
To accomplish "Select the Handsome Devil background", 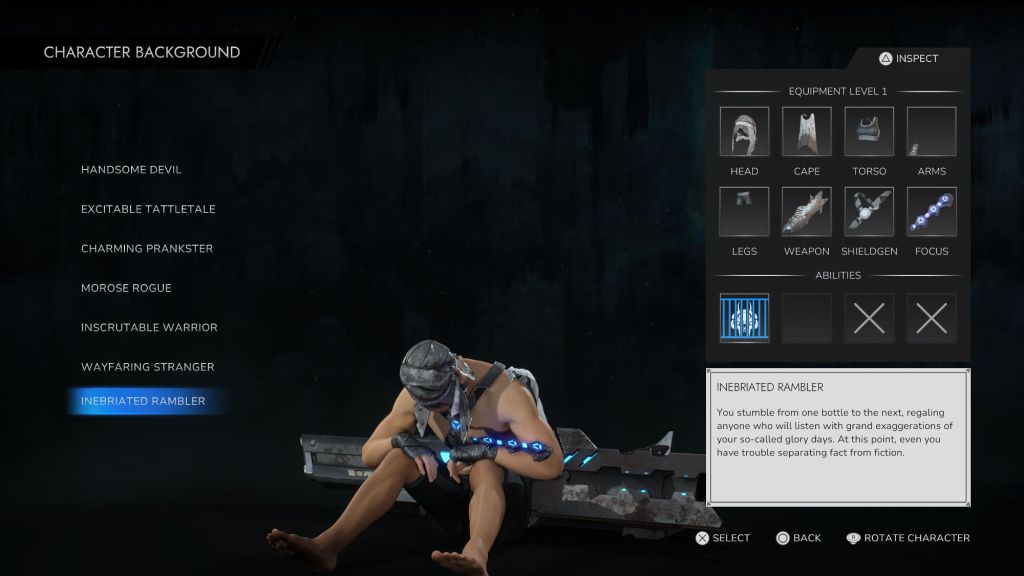I will pyautogui.click(x=131, y=170).
